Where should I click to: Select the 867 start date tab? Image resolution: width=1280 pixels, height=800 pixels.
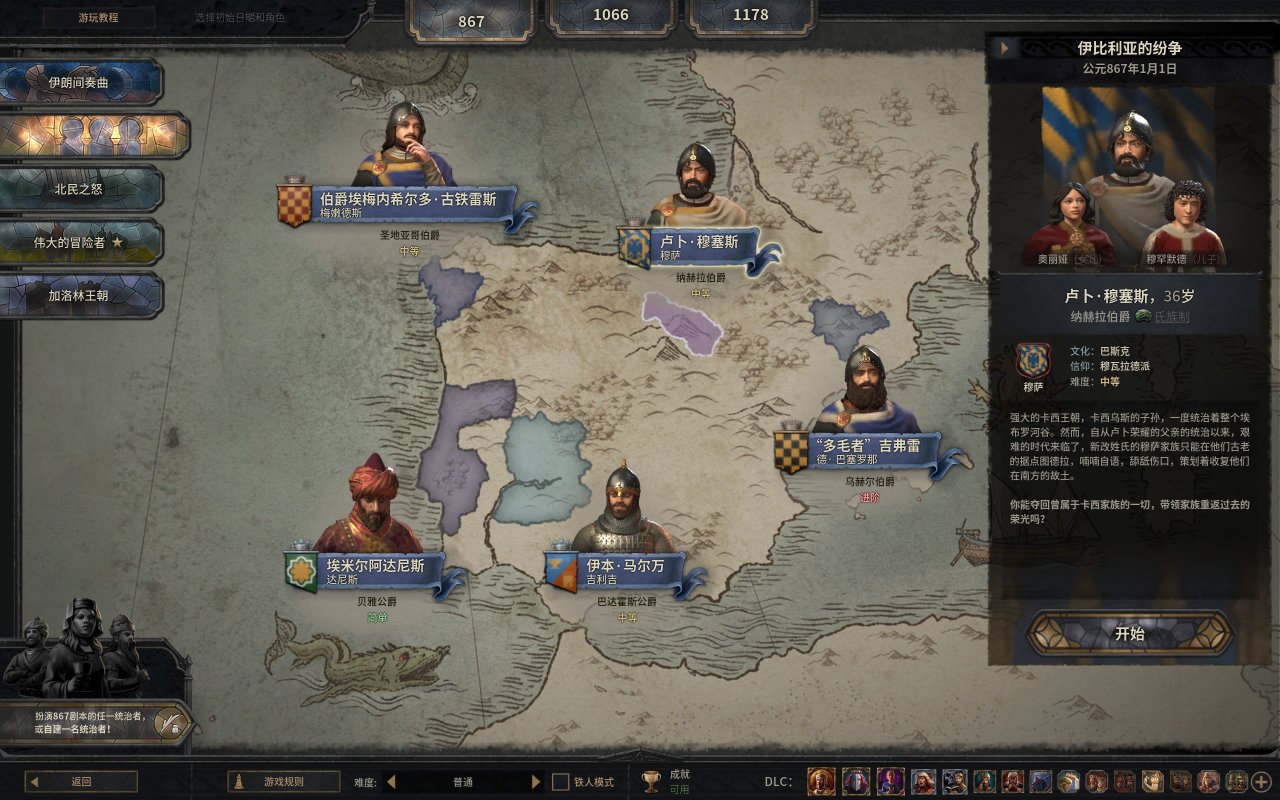coord(470,20)
